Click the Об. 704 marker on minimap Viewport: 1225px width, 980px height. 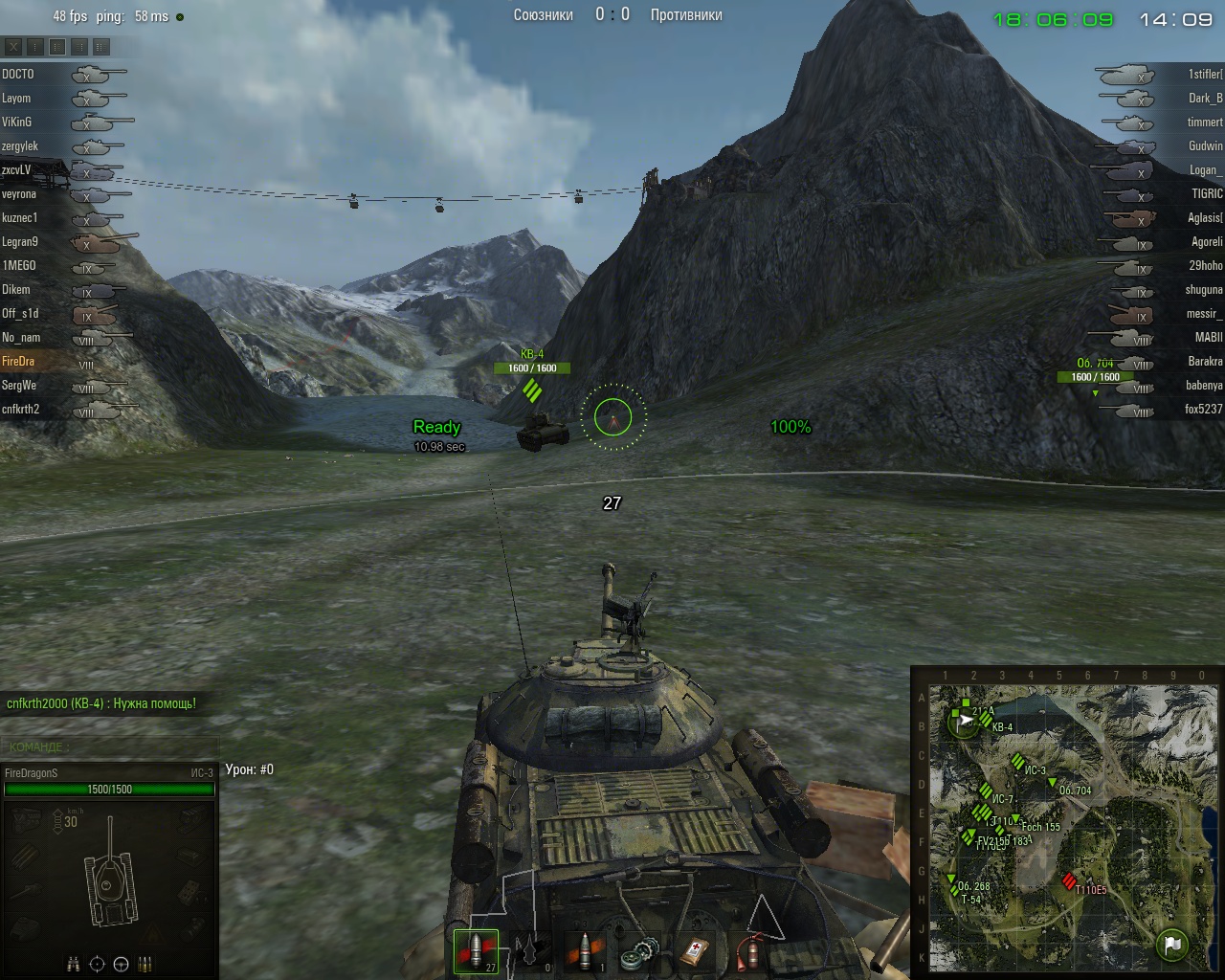(x=1052, y=783)
